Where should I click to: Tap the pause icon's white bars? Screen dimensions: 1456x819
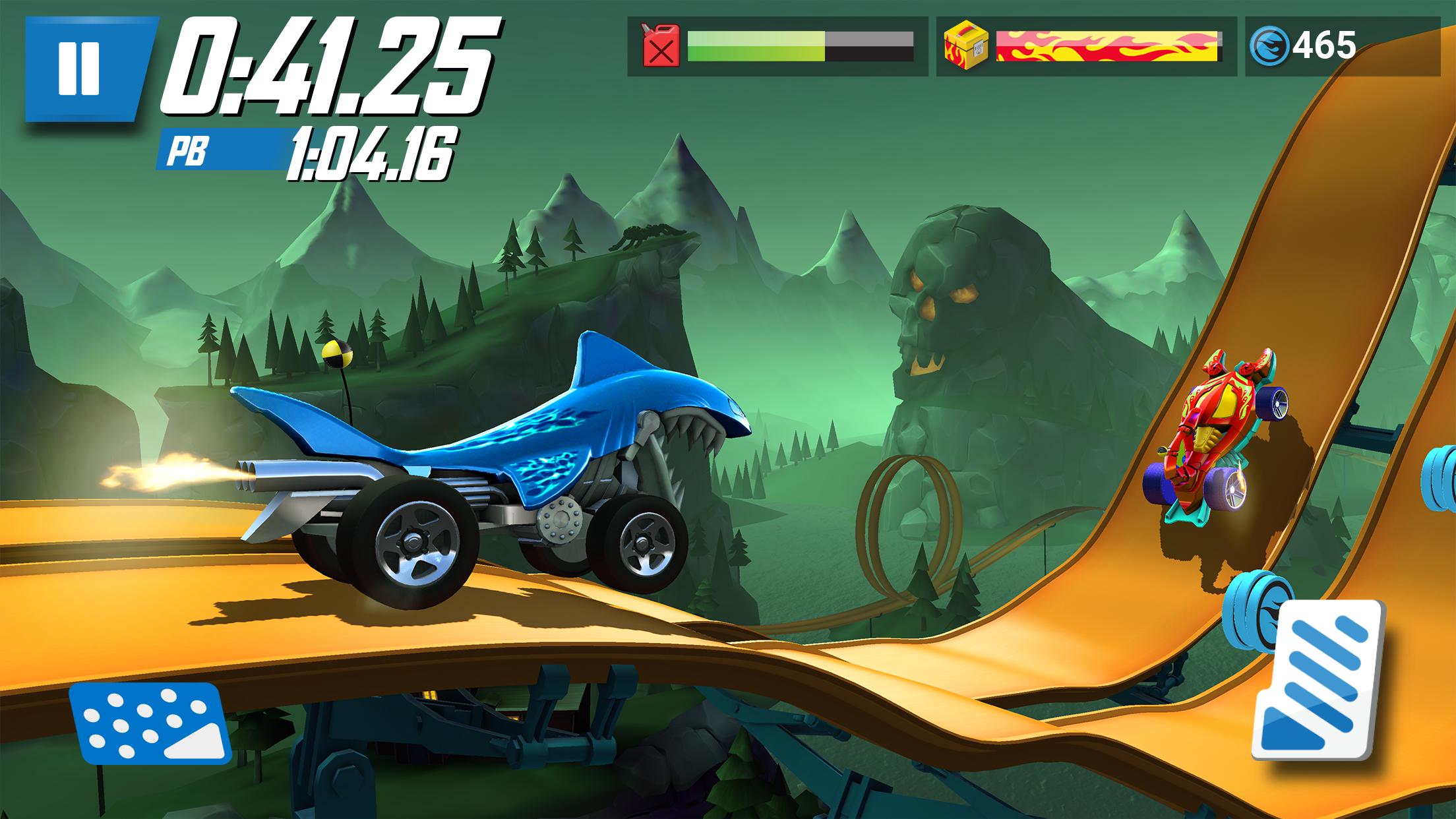coord(79,69)
